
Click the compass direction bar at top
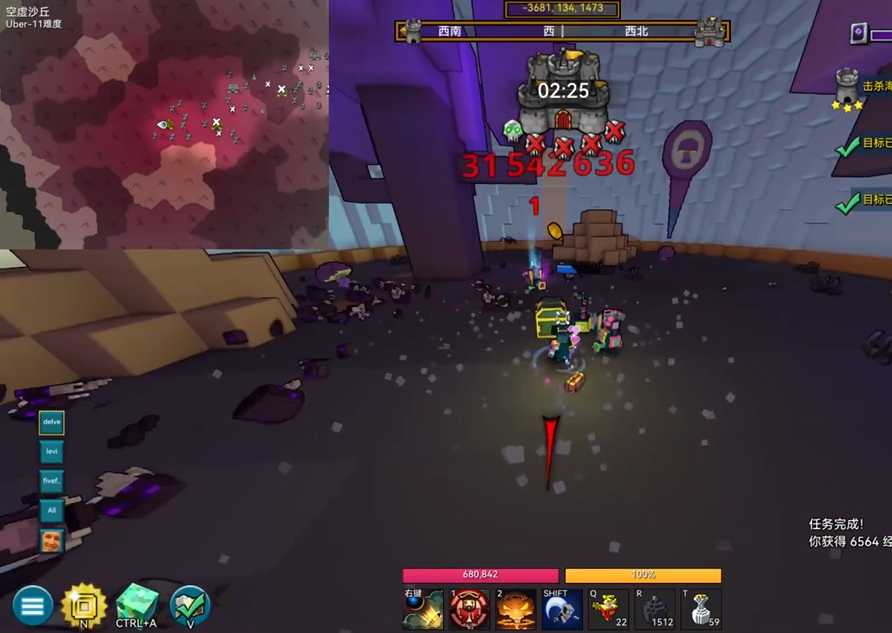[x=562, y=31]
